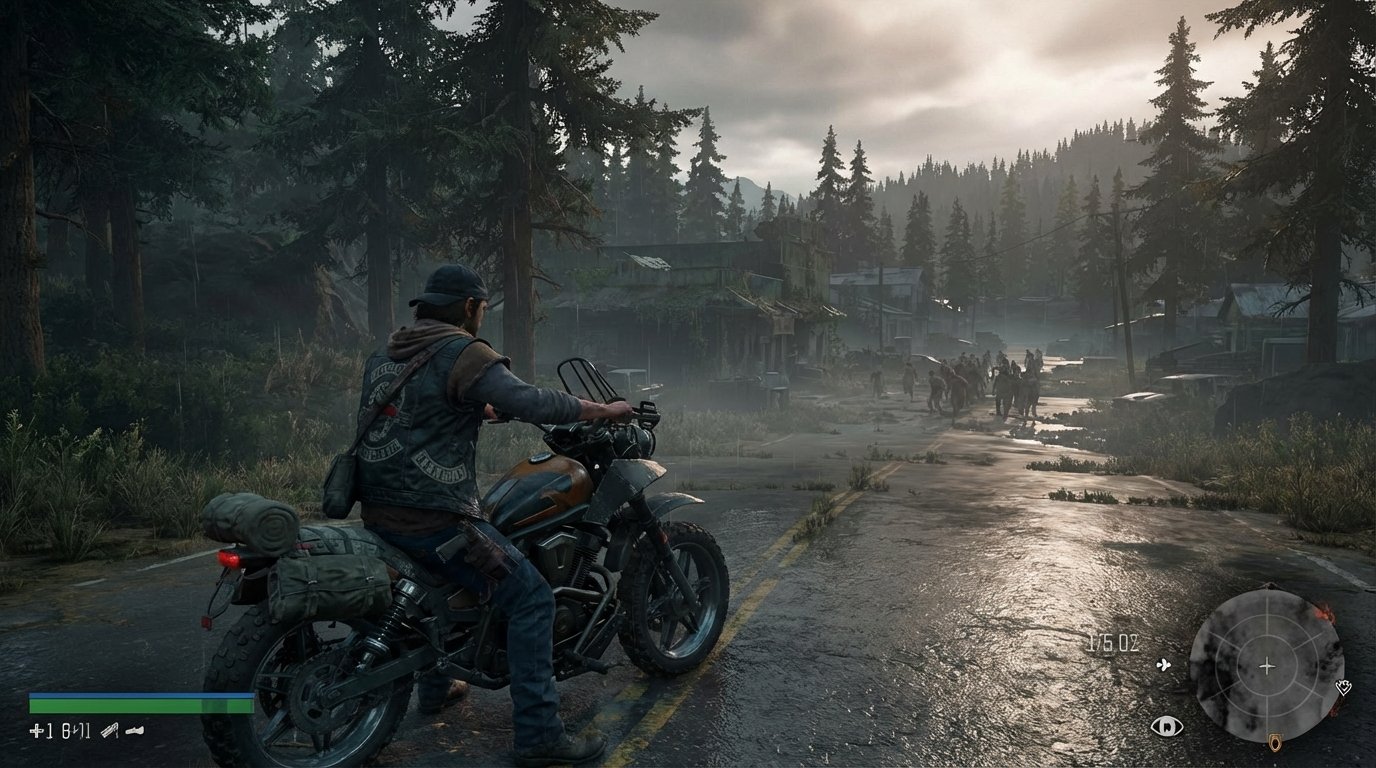Select the crest emblem on the minimap's right edge
This screenshot has height=768, width=1376.
[1343, 688]
